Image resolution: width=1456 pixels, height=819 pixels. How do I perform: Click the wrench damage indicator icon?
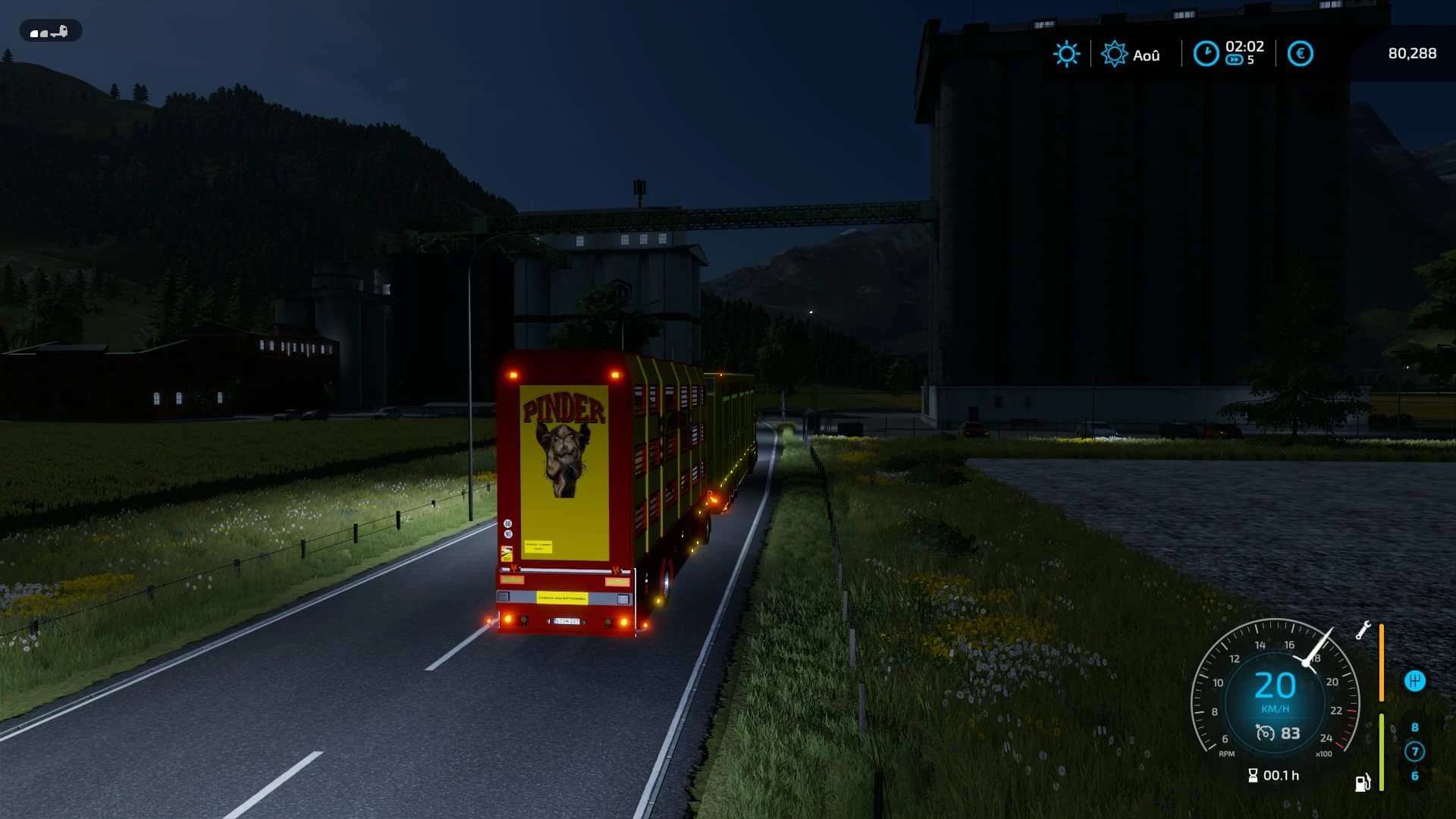click(x=1363, y=630)
